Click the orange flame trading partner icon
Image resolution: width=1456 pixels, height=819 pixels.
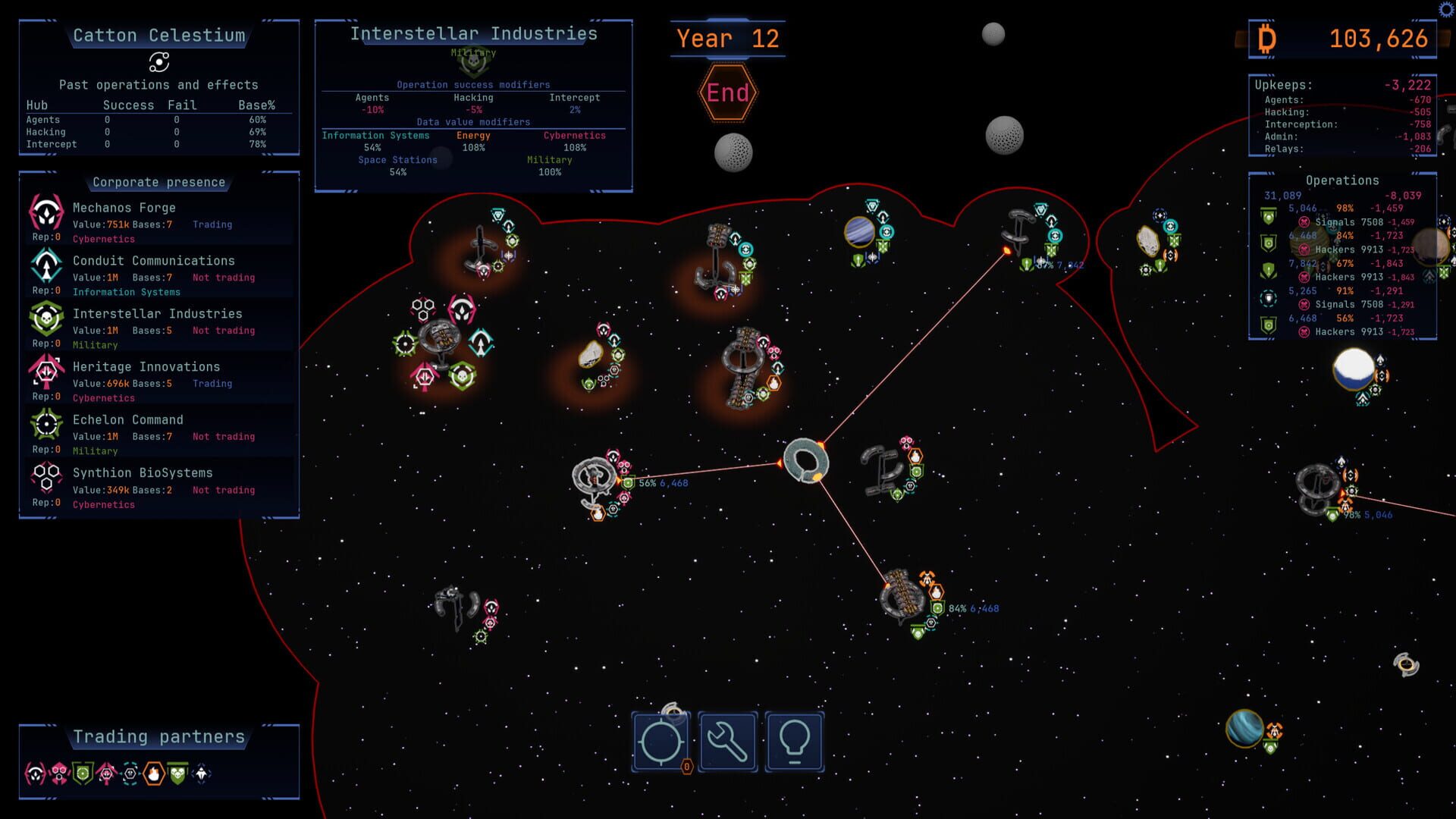pos(153,773)
